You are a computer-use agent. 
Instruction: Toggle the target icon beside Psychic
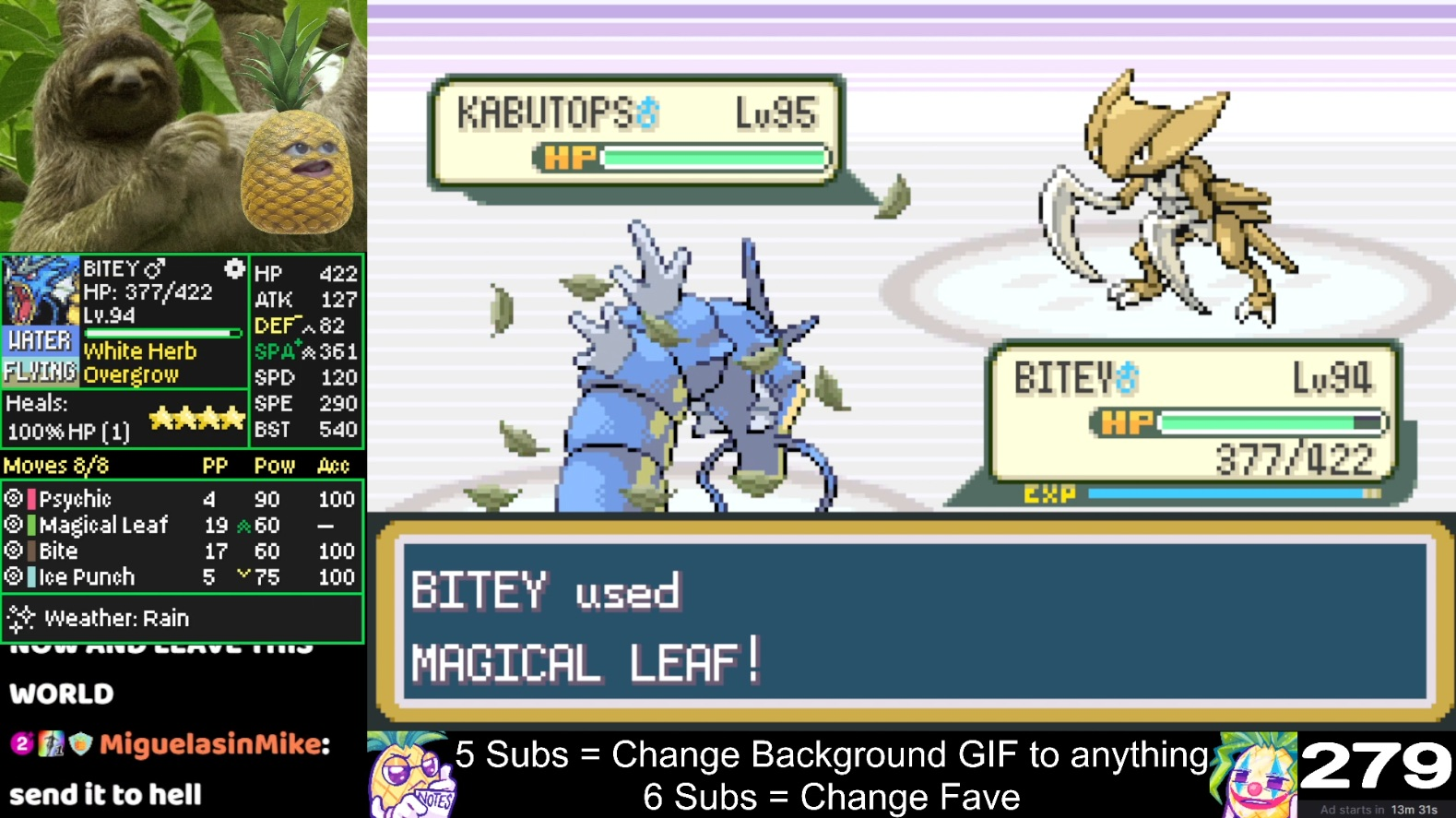(x=15, y=499)
